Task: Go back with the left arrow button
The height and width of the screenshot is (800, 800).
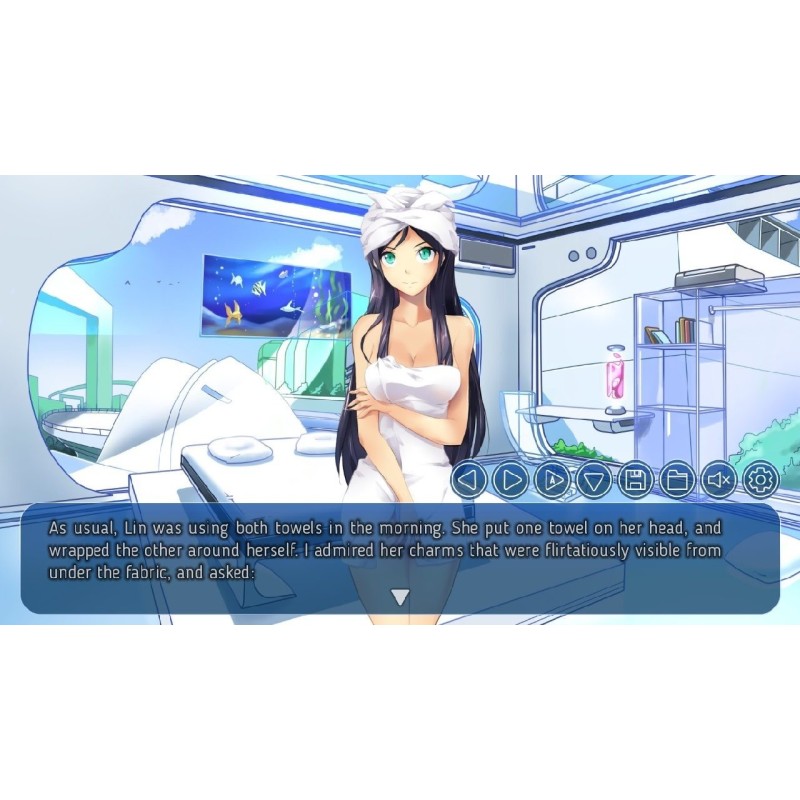Action: [x=469, y=481]
